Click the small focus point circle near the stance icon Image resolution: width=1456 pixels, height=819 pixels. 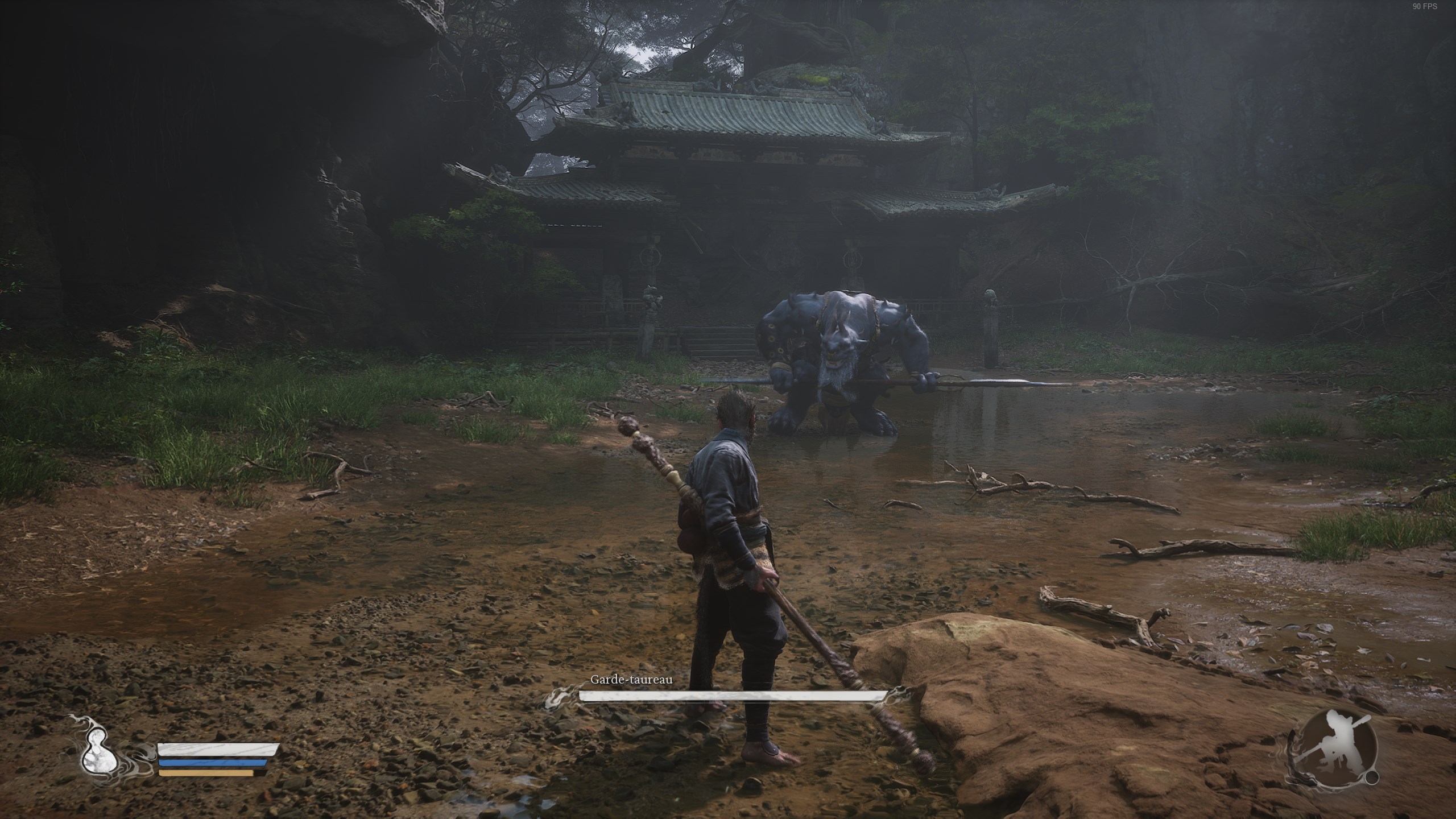[1372, 778]
